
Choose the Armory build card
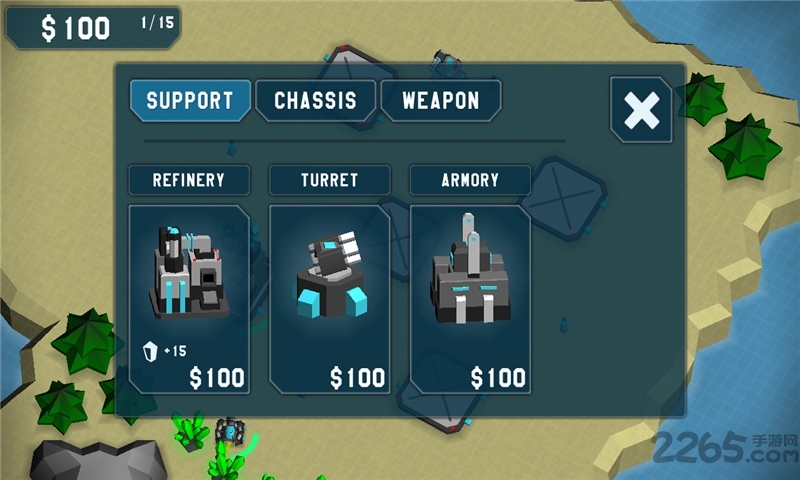469,299
